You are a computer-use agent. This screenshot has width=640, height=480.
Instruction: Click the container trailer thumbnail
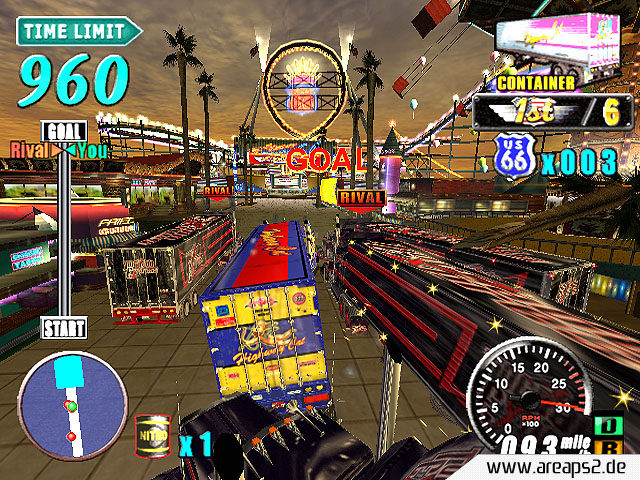click(x=563, y=45)
